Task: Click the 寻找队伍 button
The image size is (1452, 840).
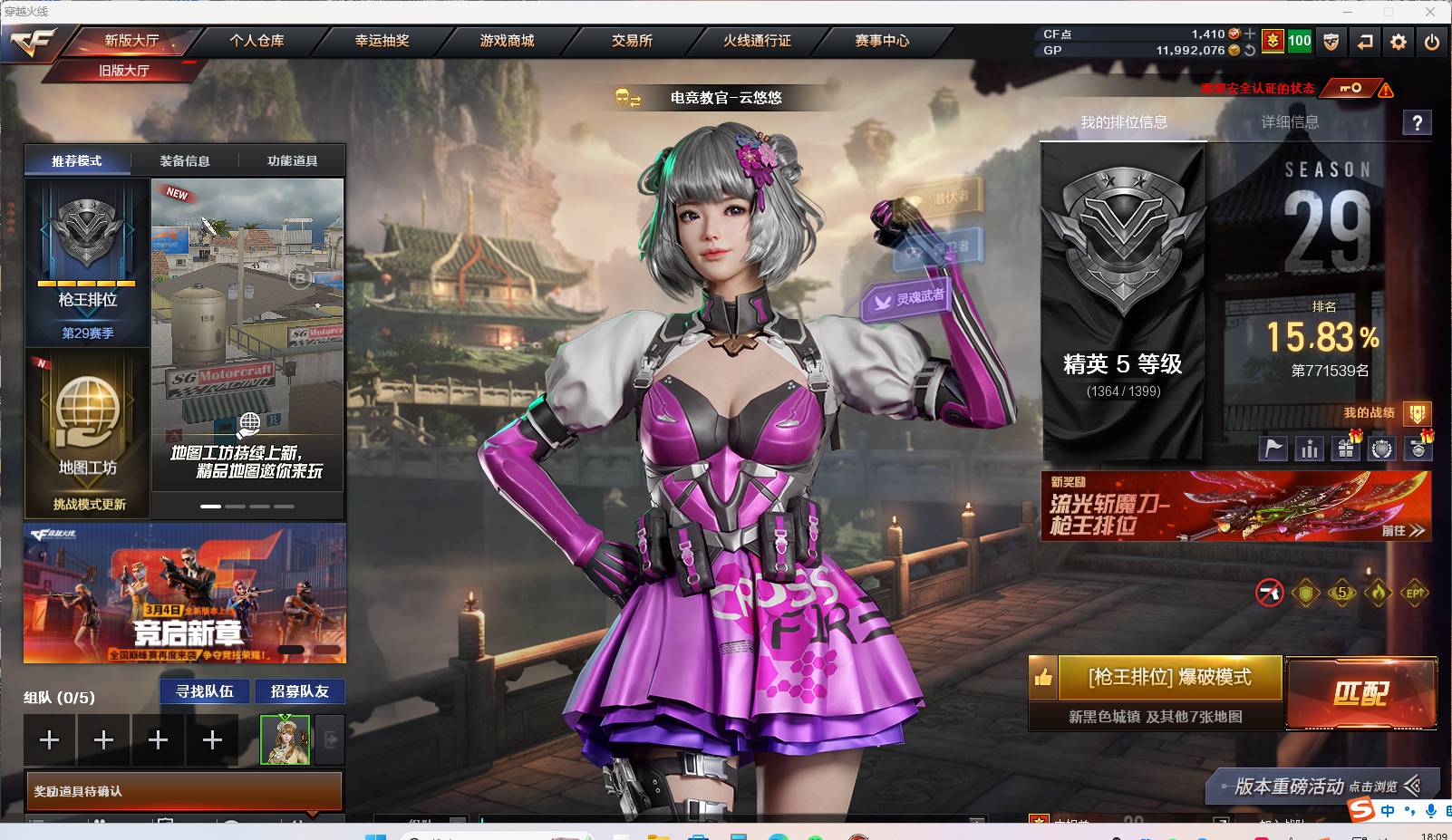Action: point(204,690)
